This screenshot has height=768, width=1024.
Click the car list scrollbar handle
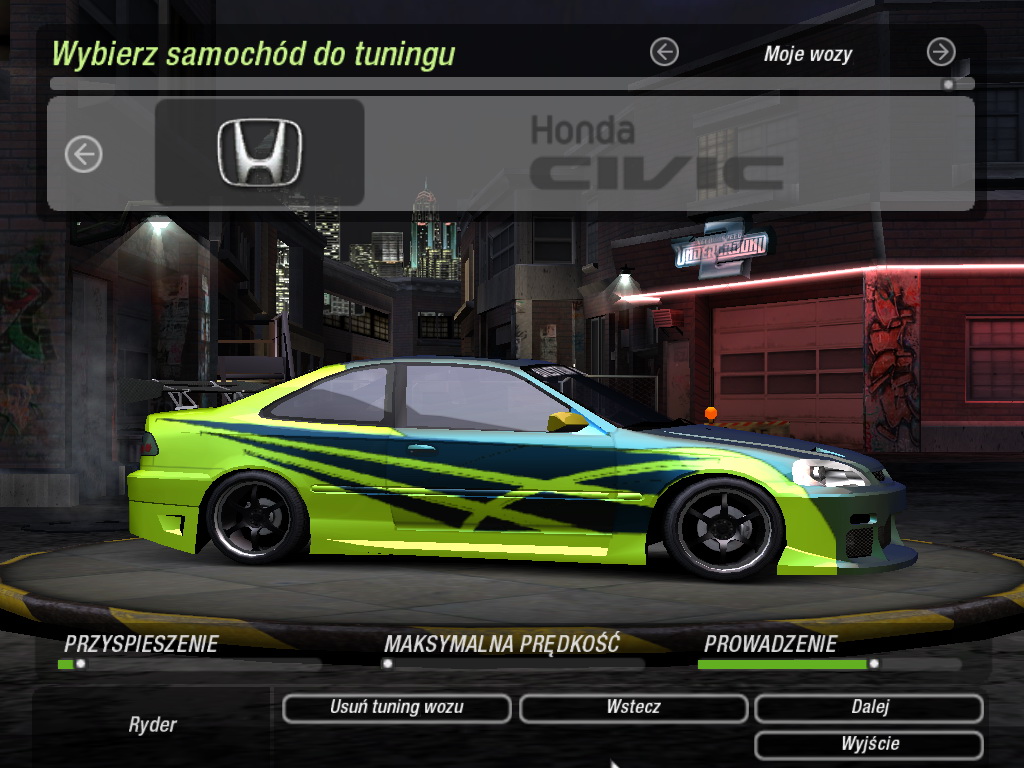point(948,85)
